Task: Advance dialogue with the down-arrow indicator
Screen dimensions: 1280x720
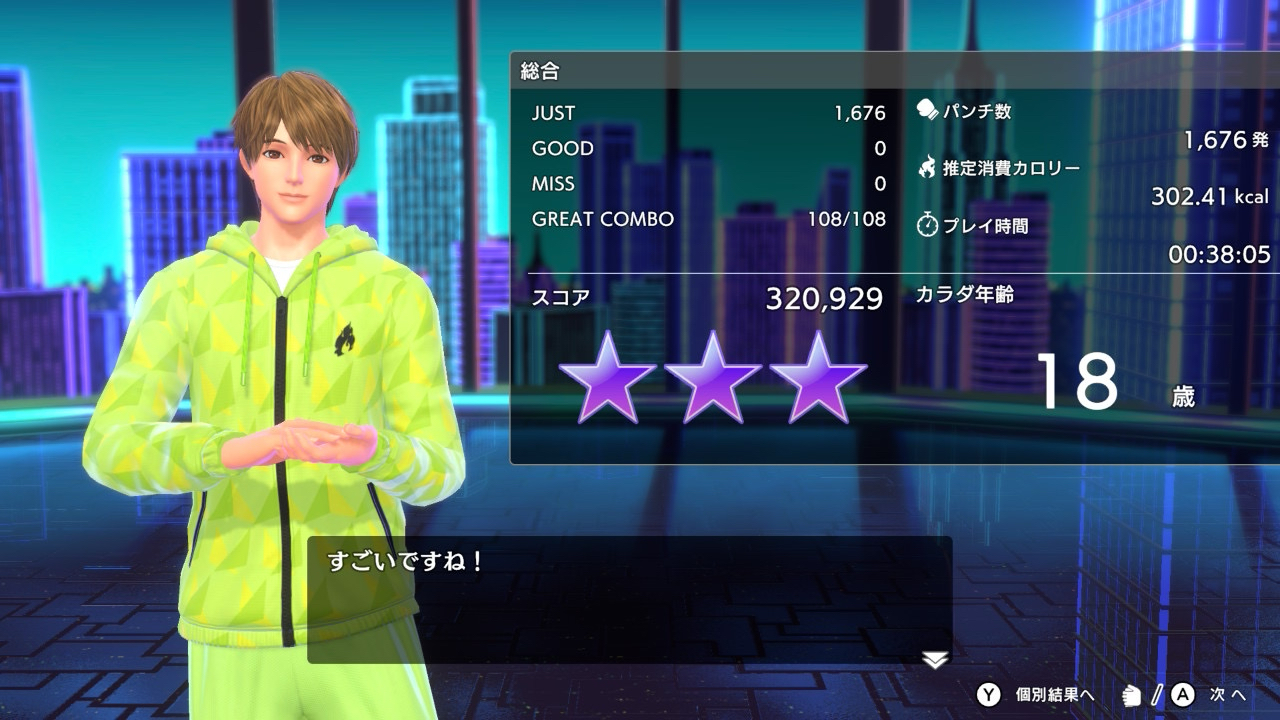Action: coord(934,659)
